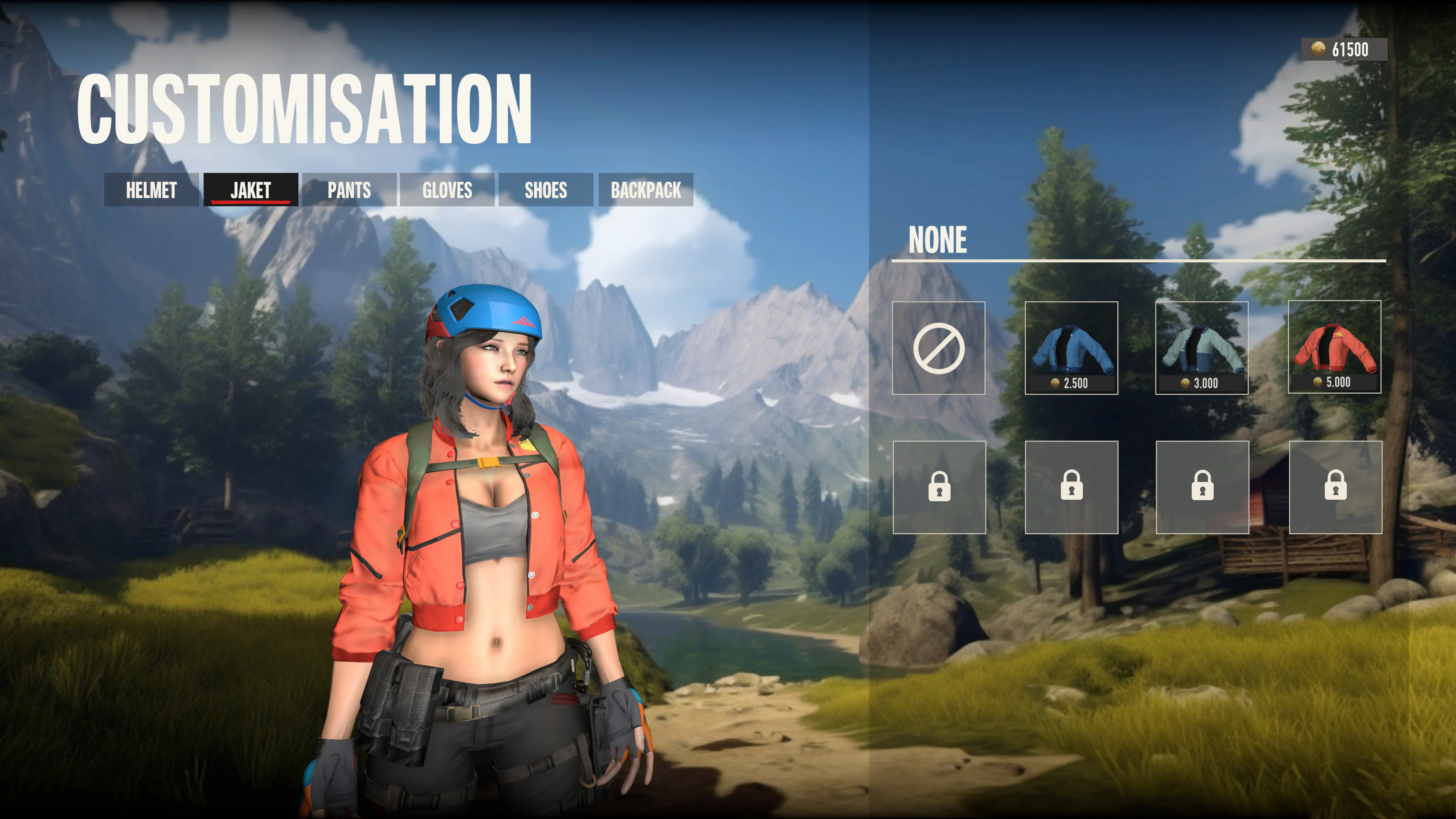Click the lock icon on the first locked jacket slot
The image size is (1456, 819).
click(940, 487)
